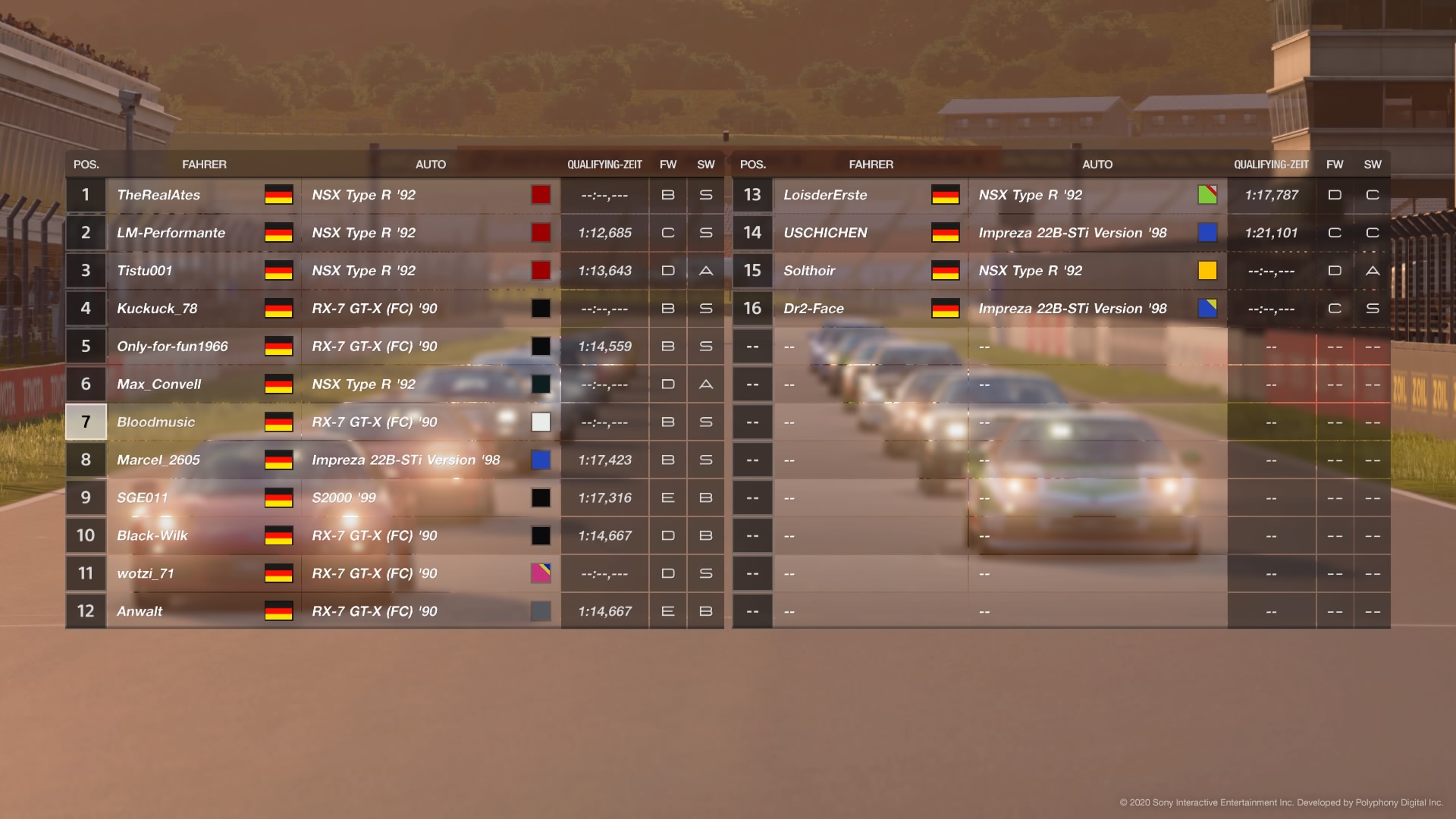
Task: Choose LM-Performante in the starting grid
Action: (171, 233)
